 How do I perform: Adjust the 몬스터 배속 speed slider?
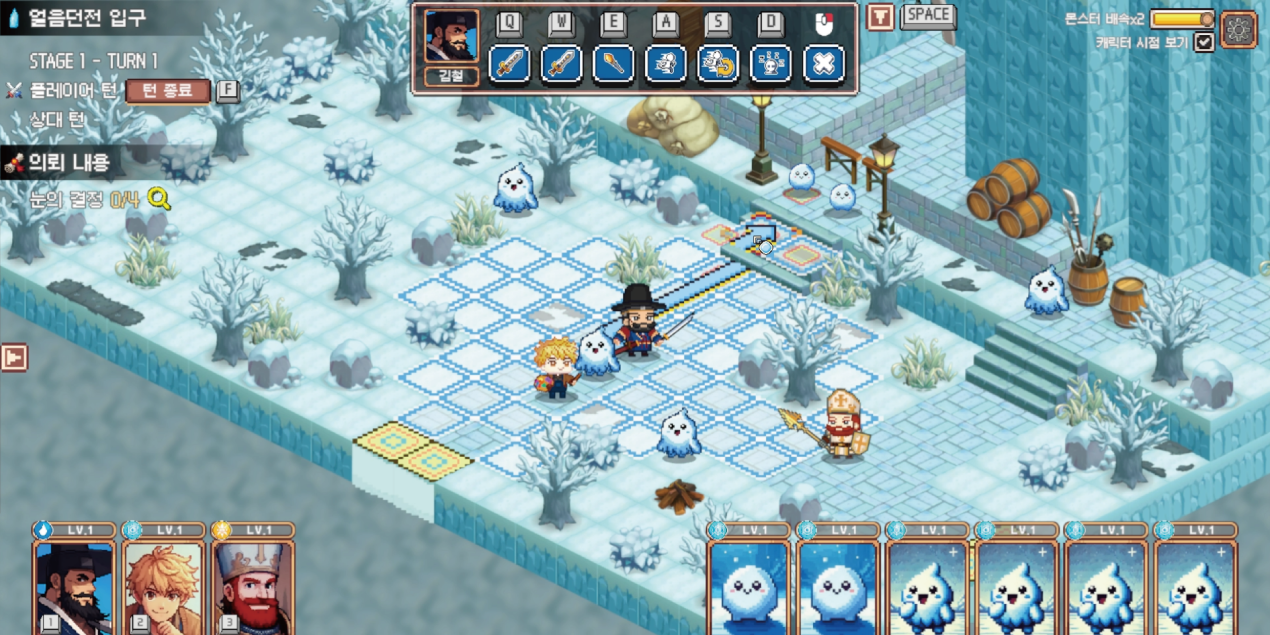[x=1182, y=19]
